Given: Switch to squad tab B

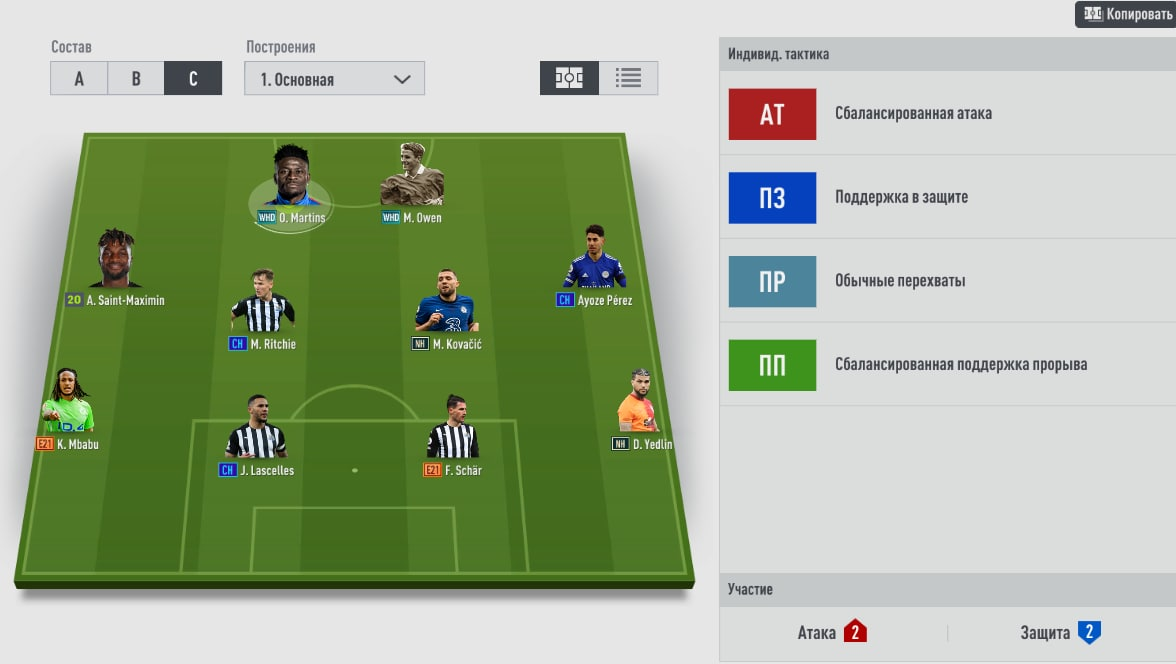Looking at the screenshot, I should [136, 79].
